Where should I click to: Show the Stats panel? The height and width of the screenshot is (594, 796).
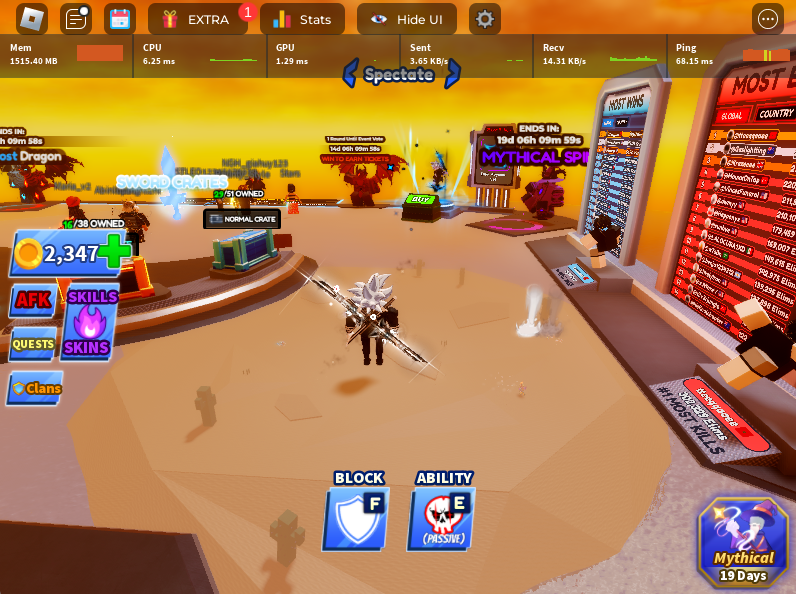[302, 19]
